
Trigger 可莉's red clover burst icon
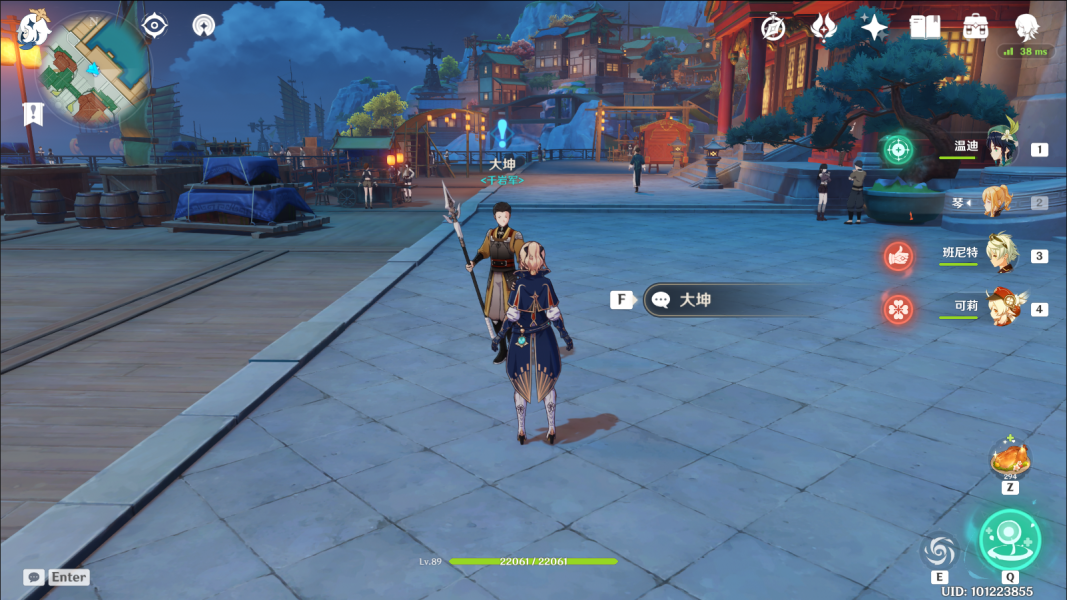pos(898,309)
